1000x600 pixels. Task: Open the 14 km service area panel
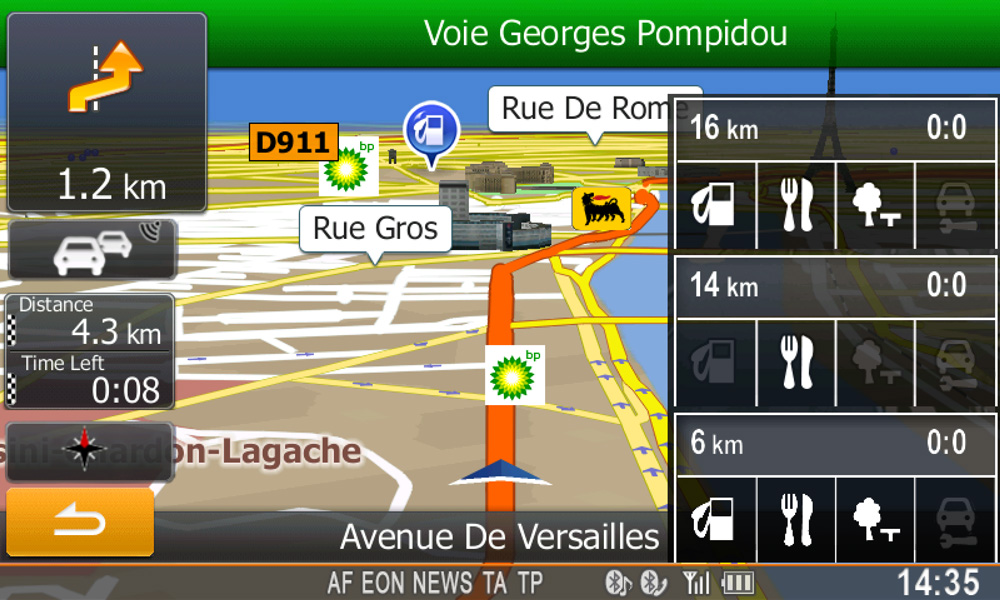click(836, 287)
